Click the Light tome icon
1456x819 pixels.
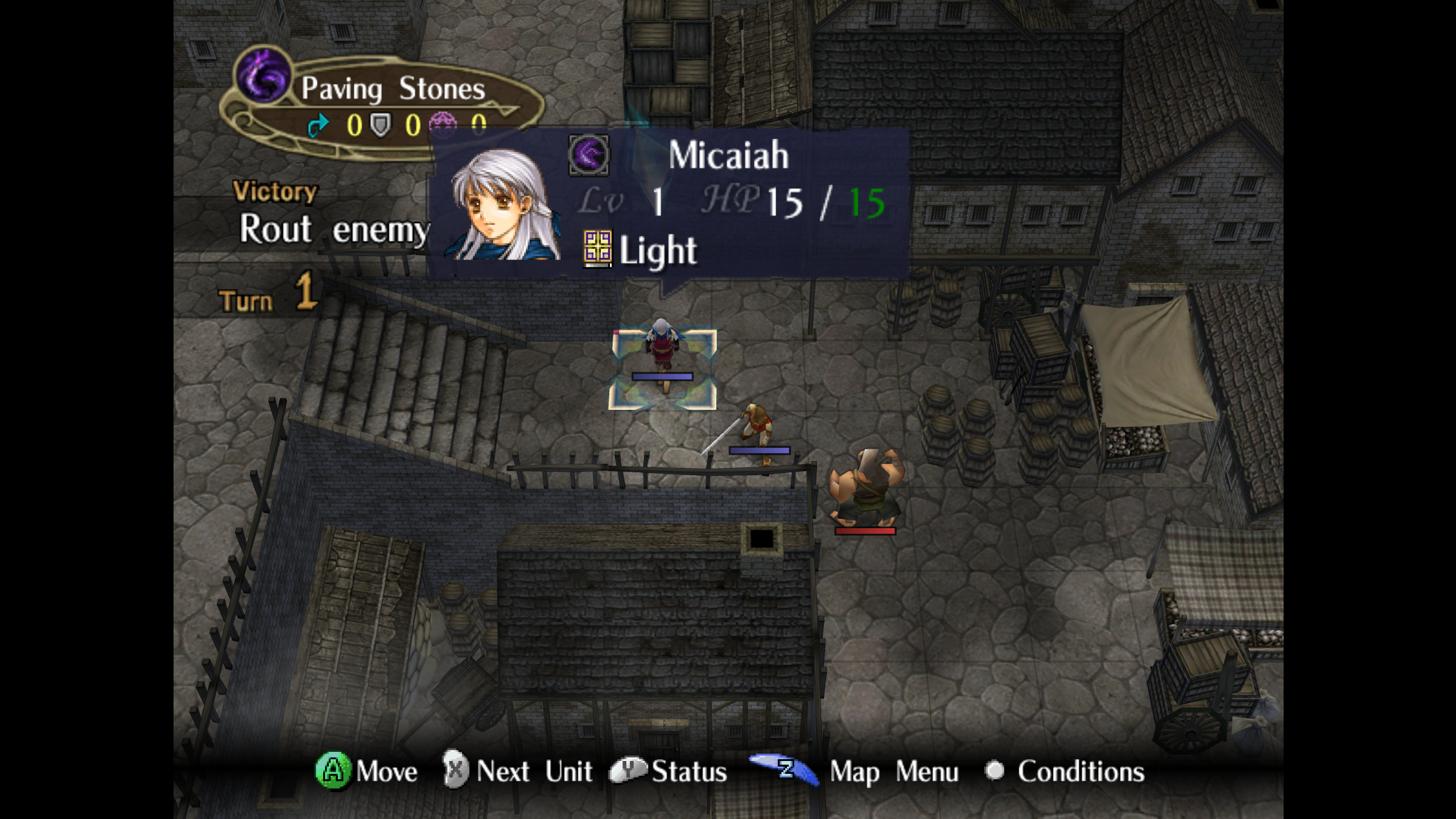597,248
